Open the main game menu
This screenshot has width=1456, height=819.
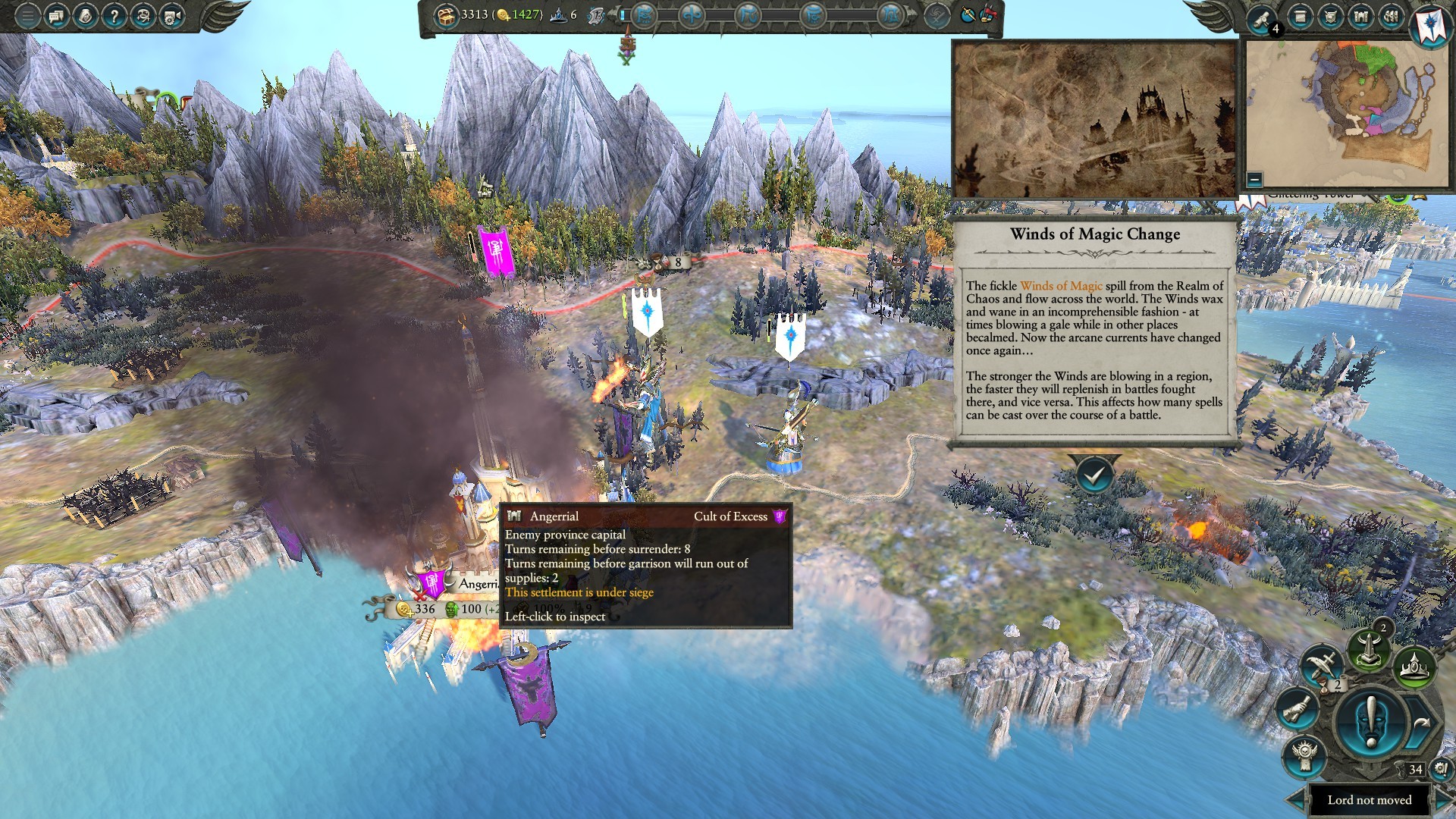pos(27,15)
